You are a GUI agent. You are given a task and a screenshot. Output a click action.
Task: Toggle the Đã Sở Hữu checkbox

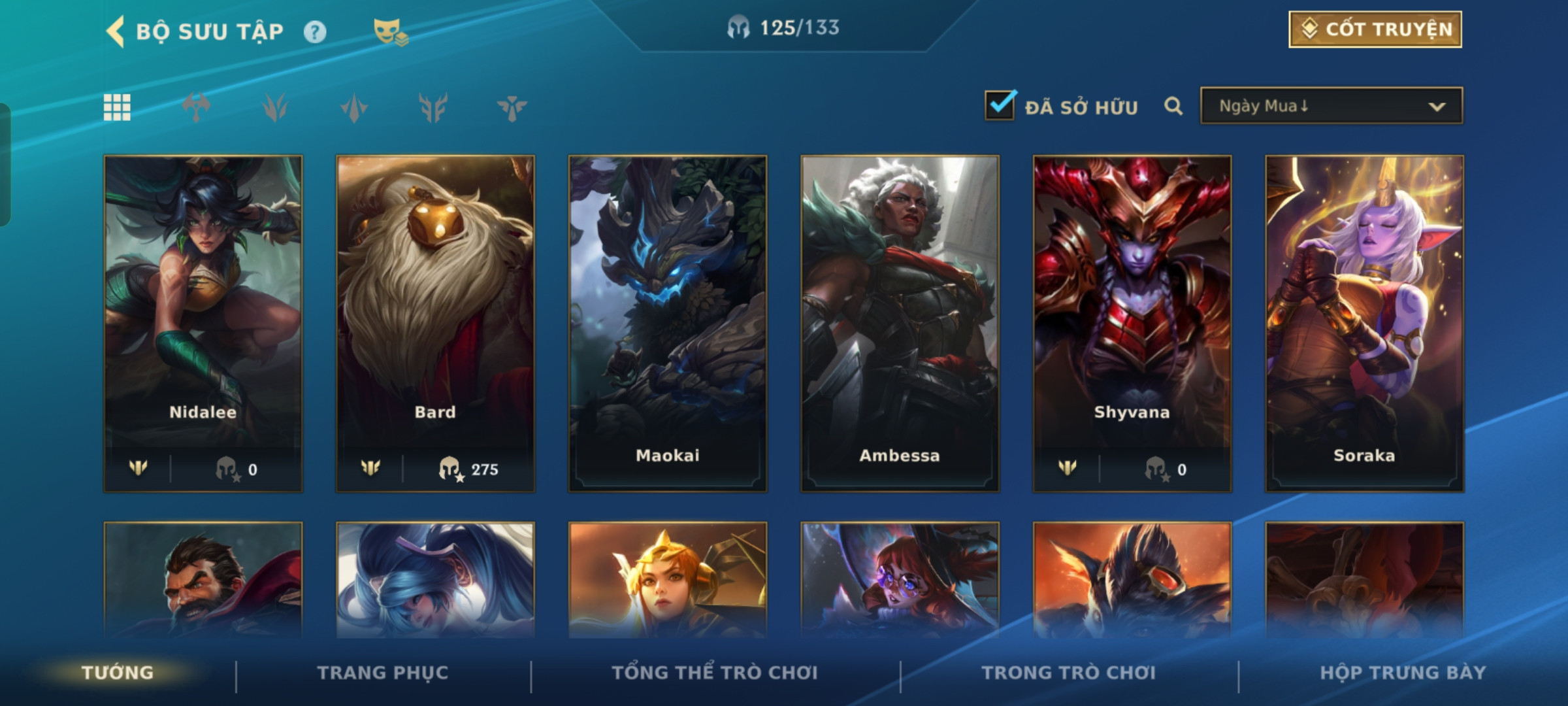(1000, 106)
